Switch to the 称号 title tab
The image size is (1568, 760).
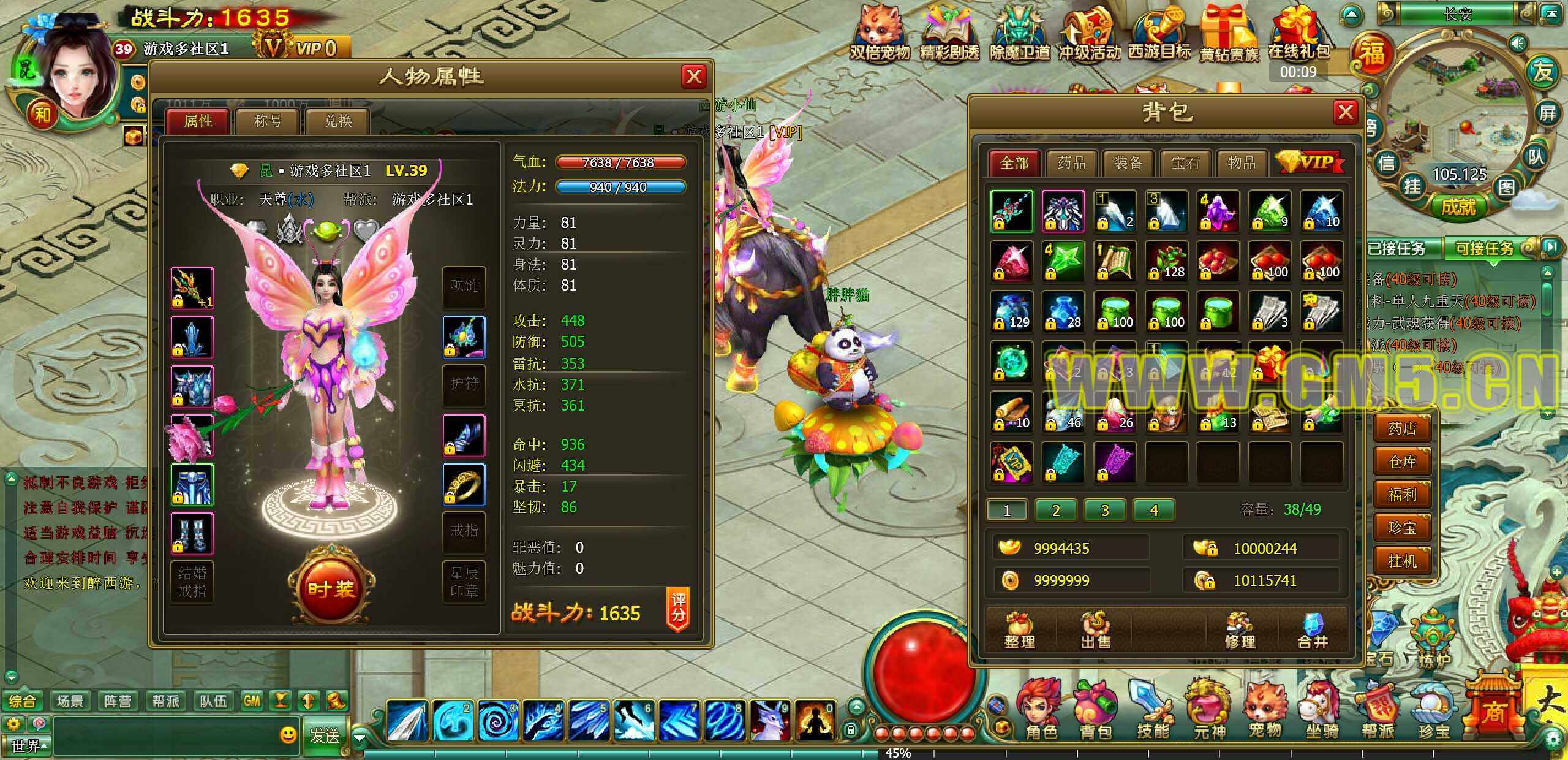pos(268,121)
